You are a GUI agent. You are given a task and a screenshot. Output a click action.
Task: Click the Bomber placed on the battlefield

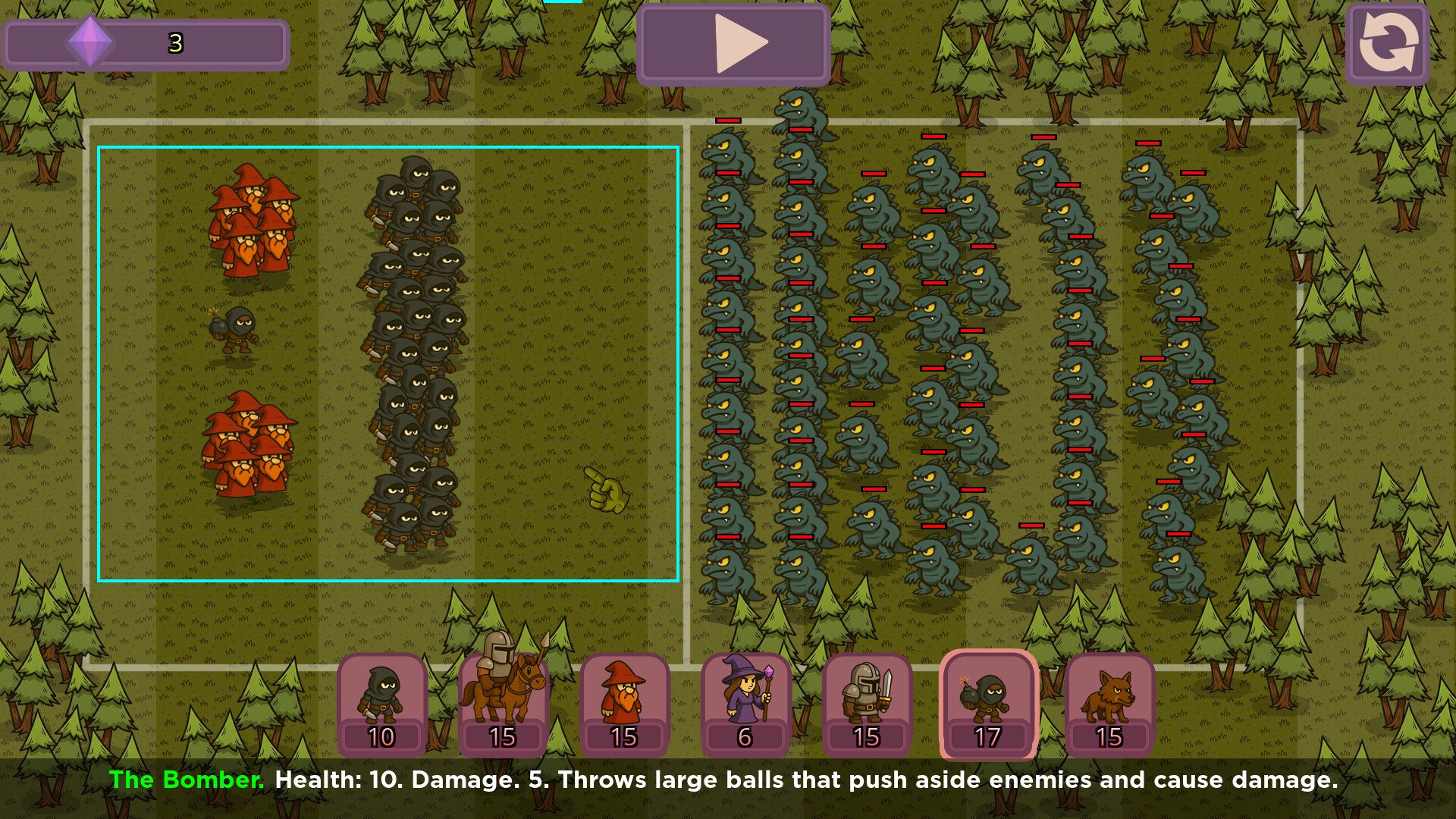[235, 331]
